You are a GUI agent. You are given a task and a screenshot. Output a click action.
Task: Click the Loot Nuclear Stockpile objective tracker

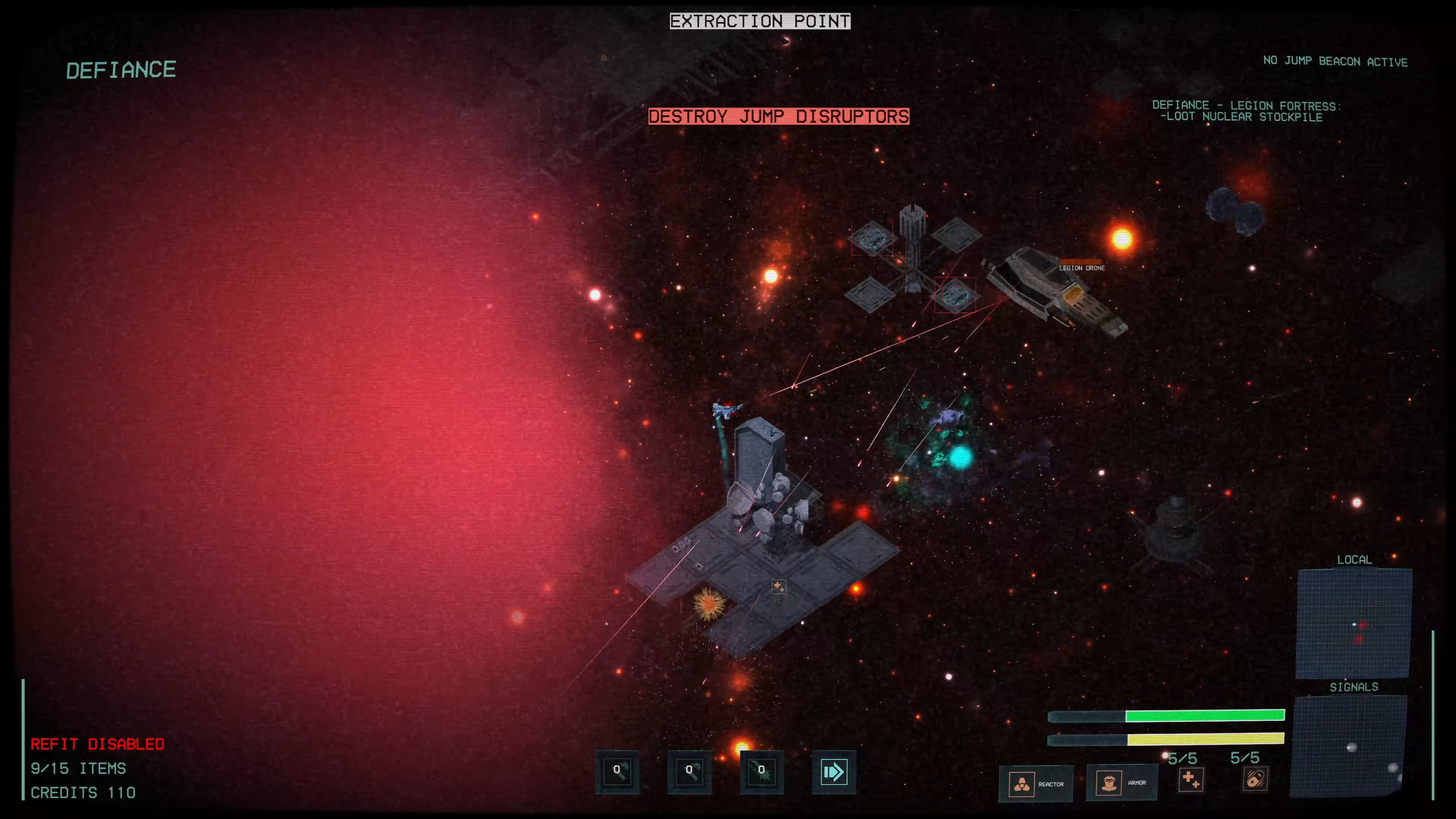1246,111
